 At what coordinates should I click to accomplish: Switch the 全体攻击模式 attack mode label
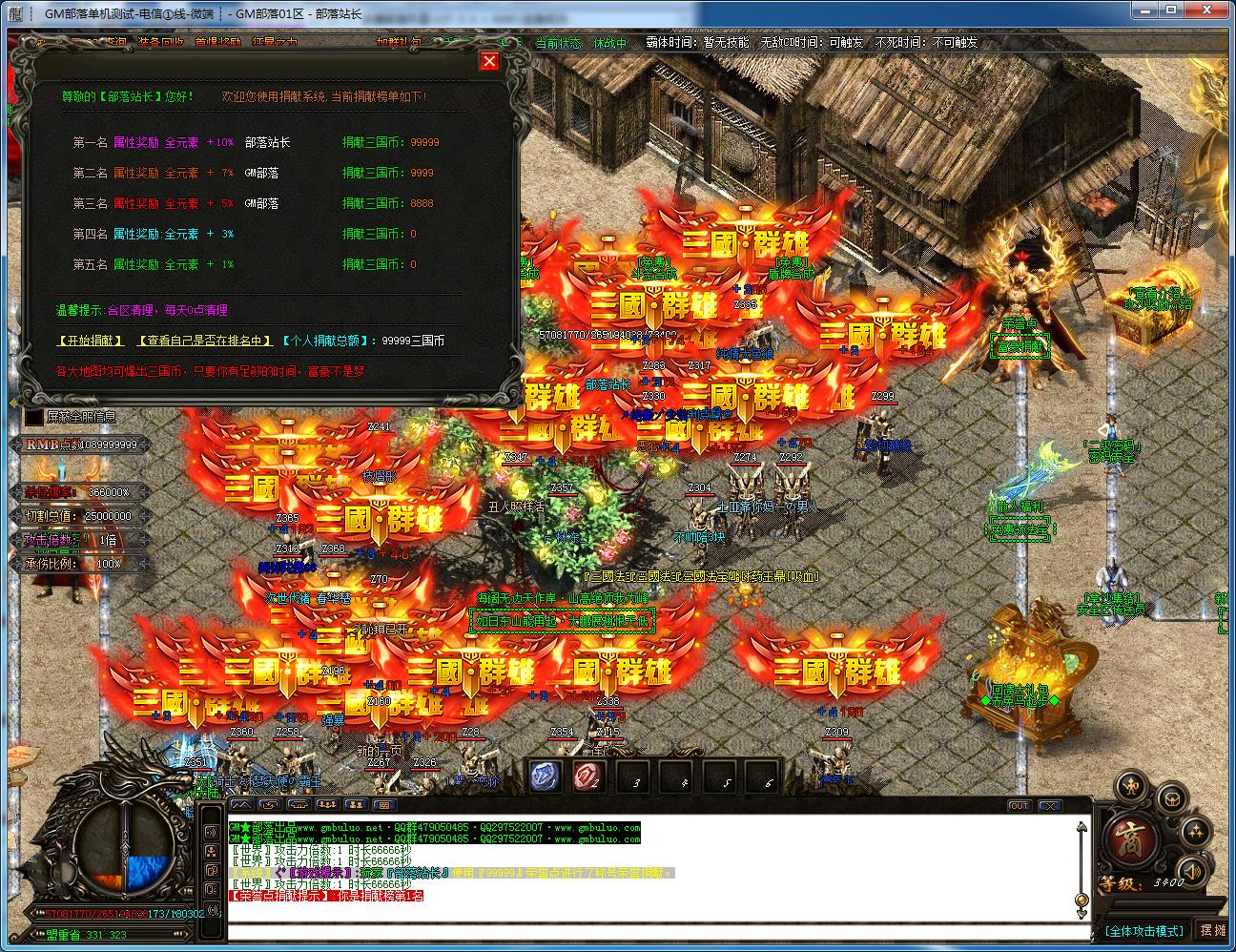1144,930
